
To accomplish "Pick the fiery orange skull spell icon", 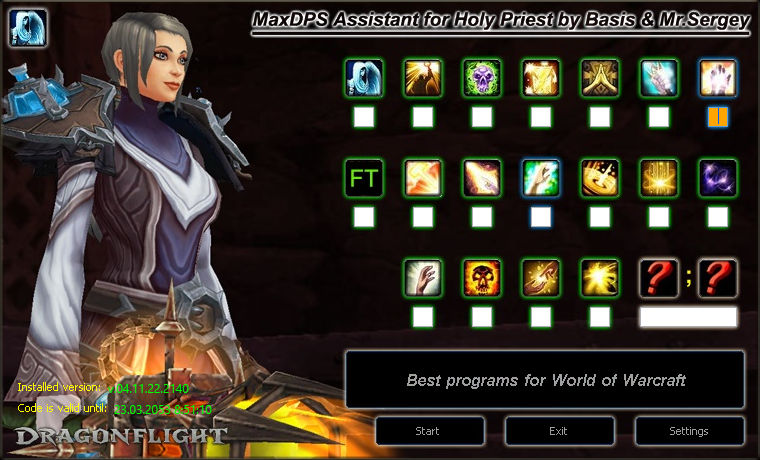I will click(482, 279).
